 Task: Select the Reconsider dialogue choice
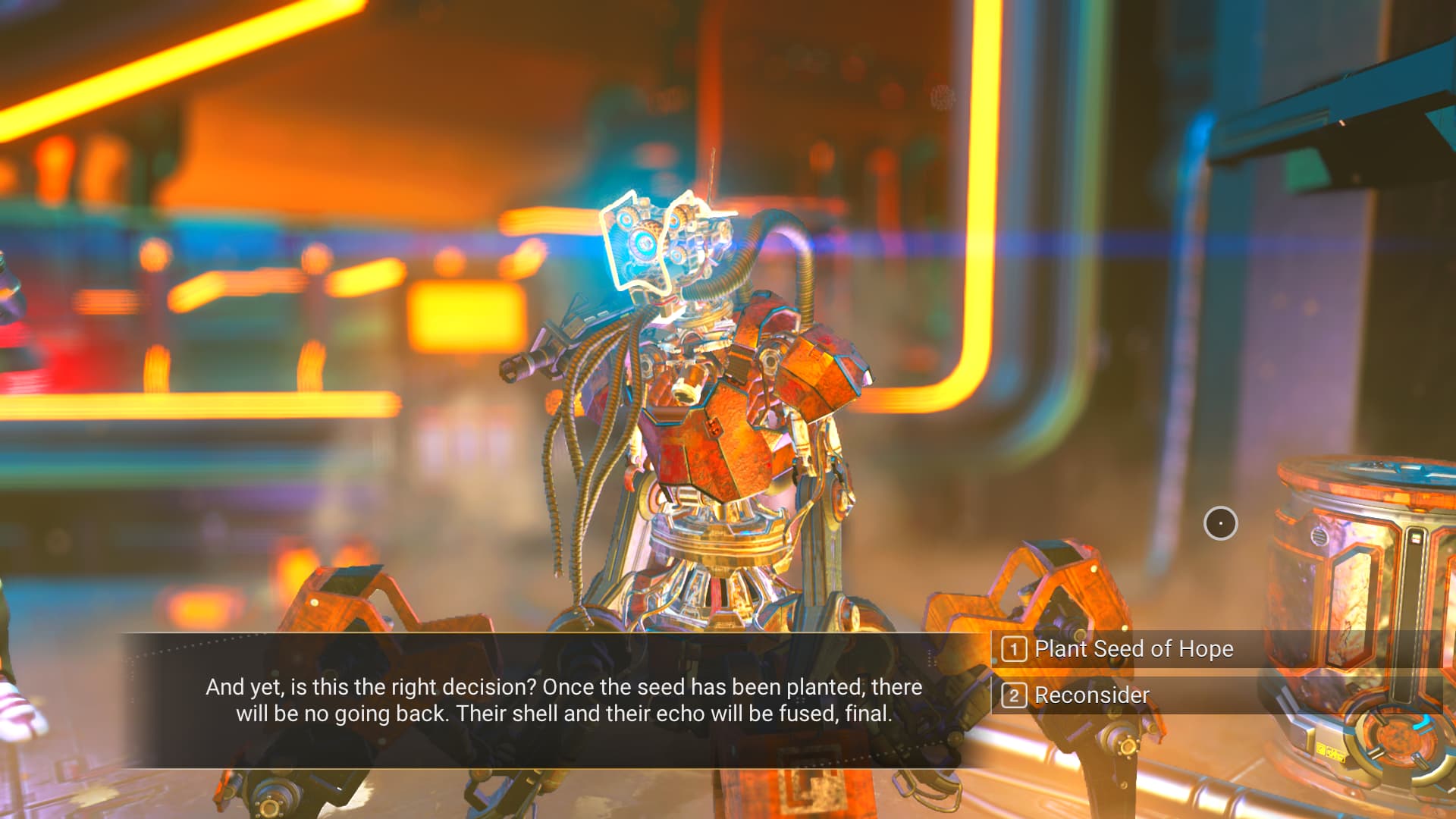[1091, 695]
